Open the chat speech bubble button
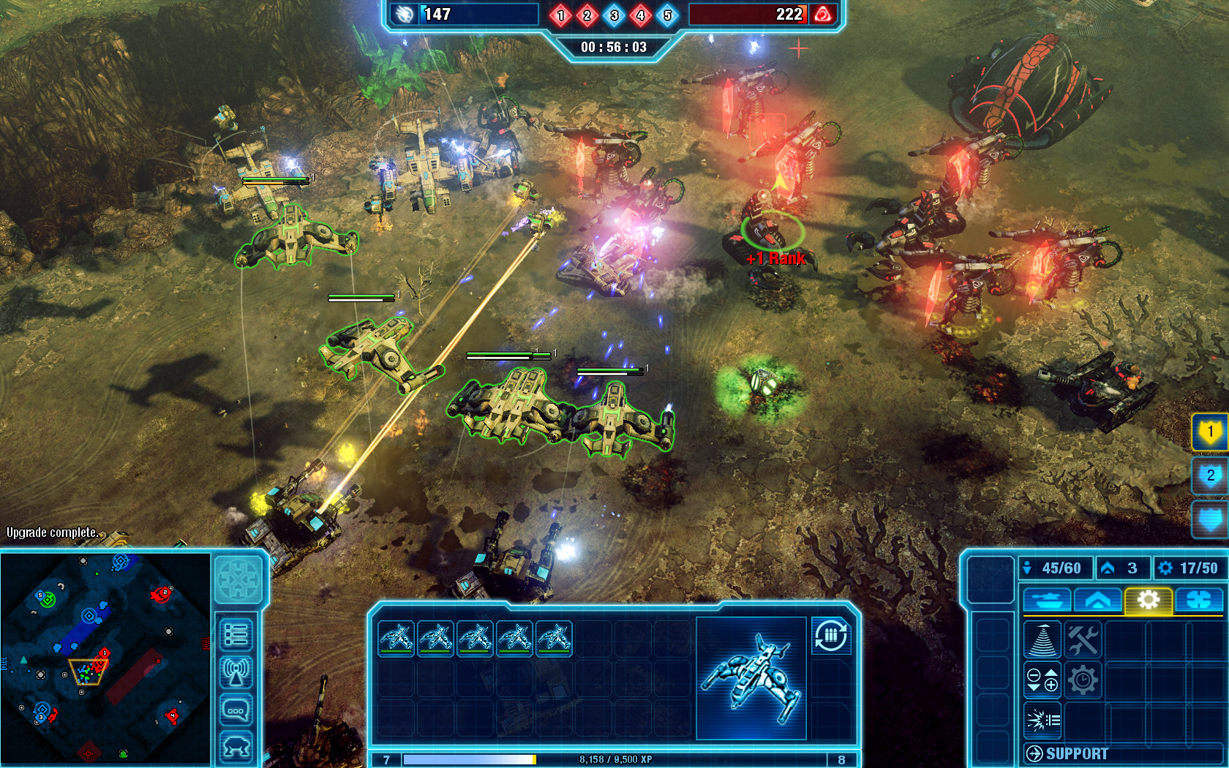Screen dimensions: 1229x768 [237, 710]
